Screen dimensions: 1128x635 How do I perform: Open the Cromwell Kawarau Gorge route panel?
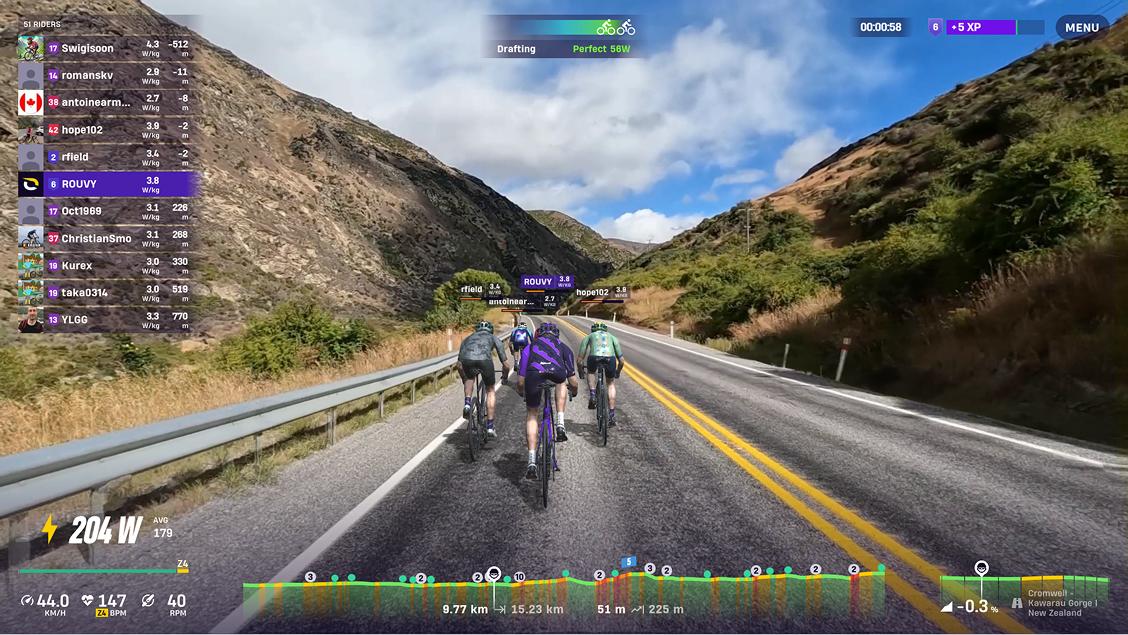pos(1024,595)
